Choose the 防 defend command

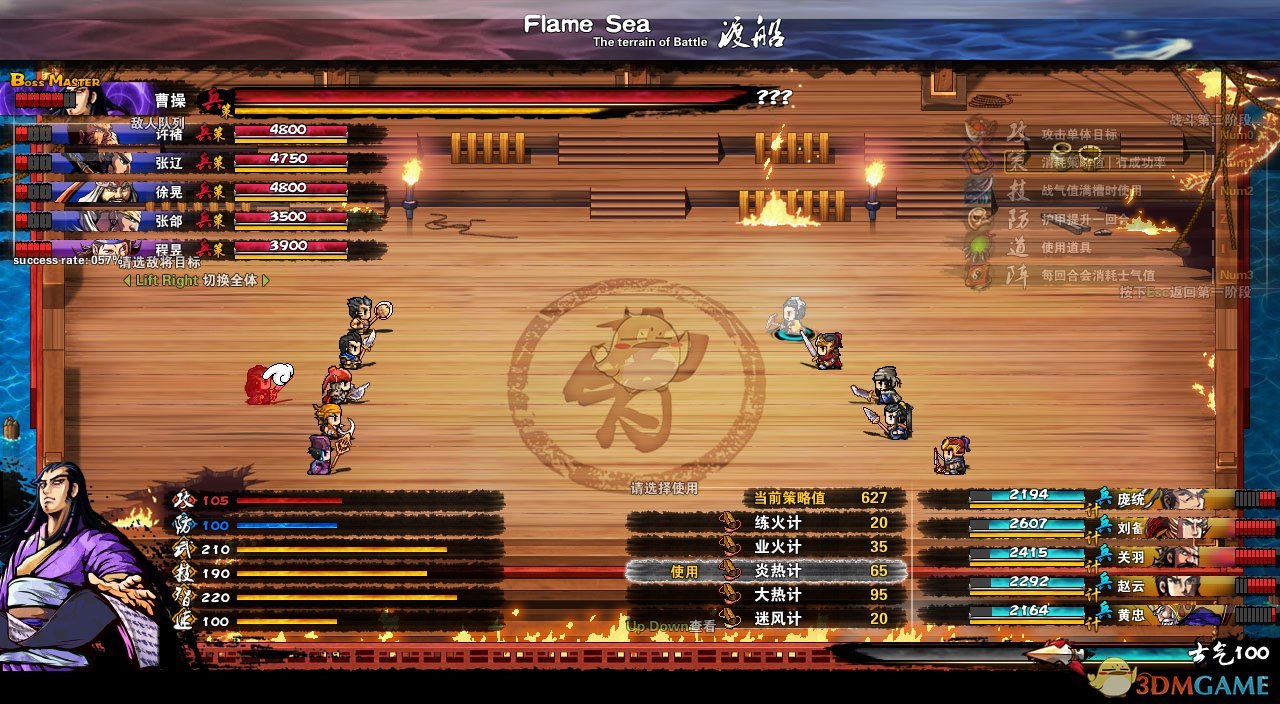point(1016,219)
